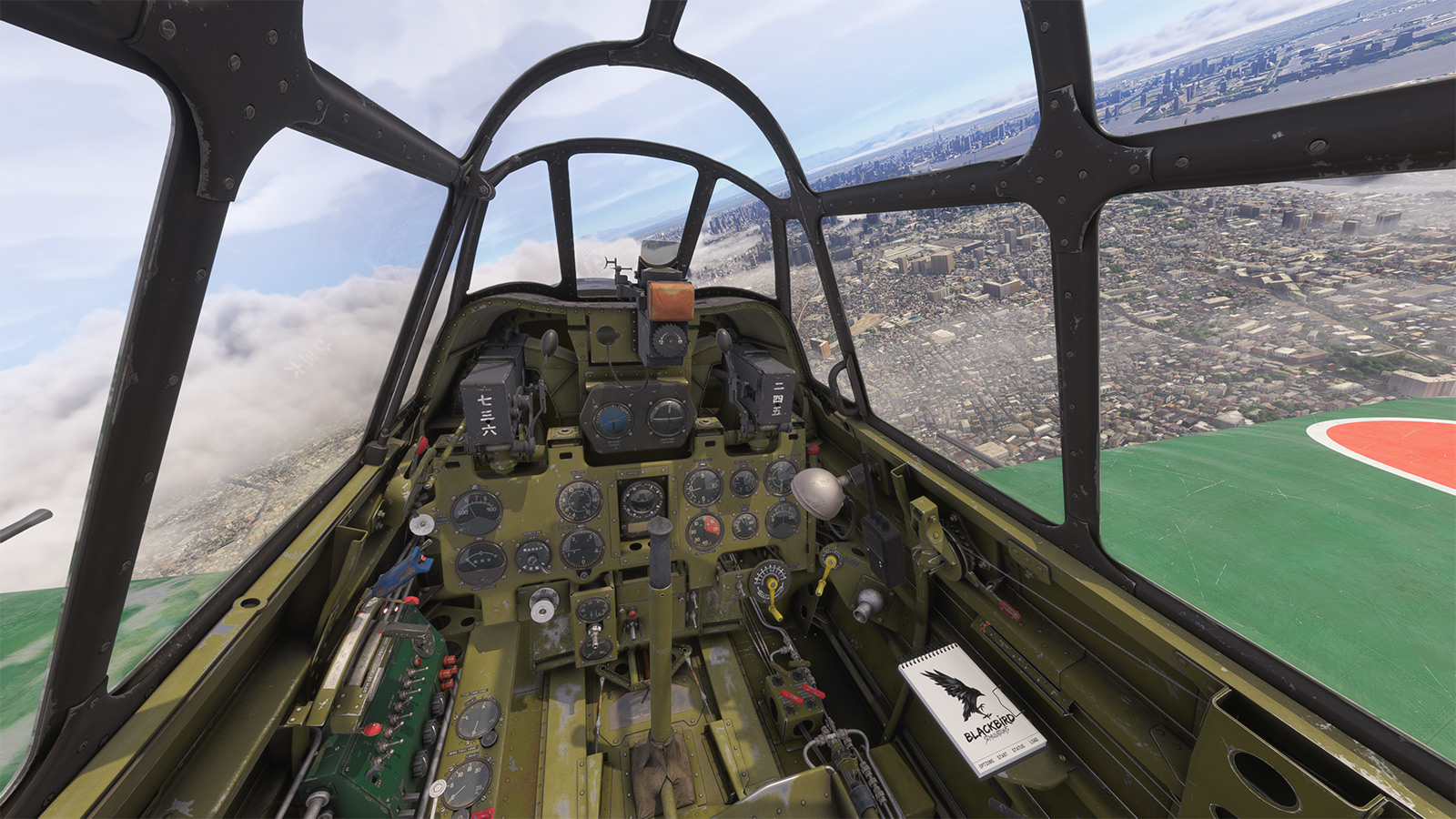Show the notepad's Status tab

tap(1019, 748)
